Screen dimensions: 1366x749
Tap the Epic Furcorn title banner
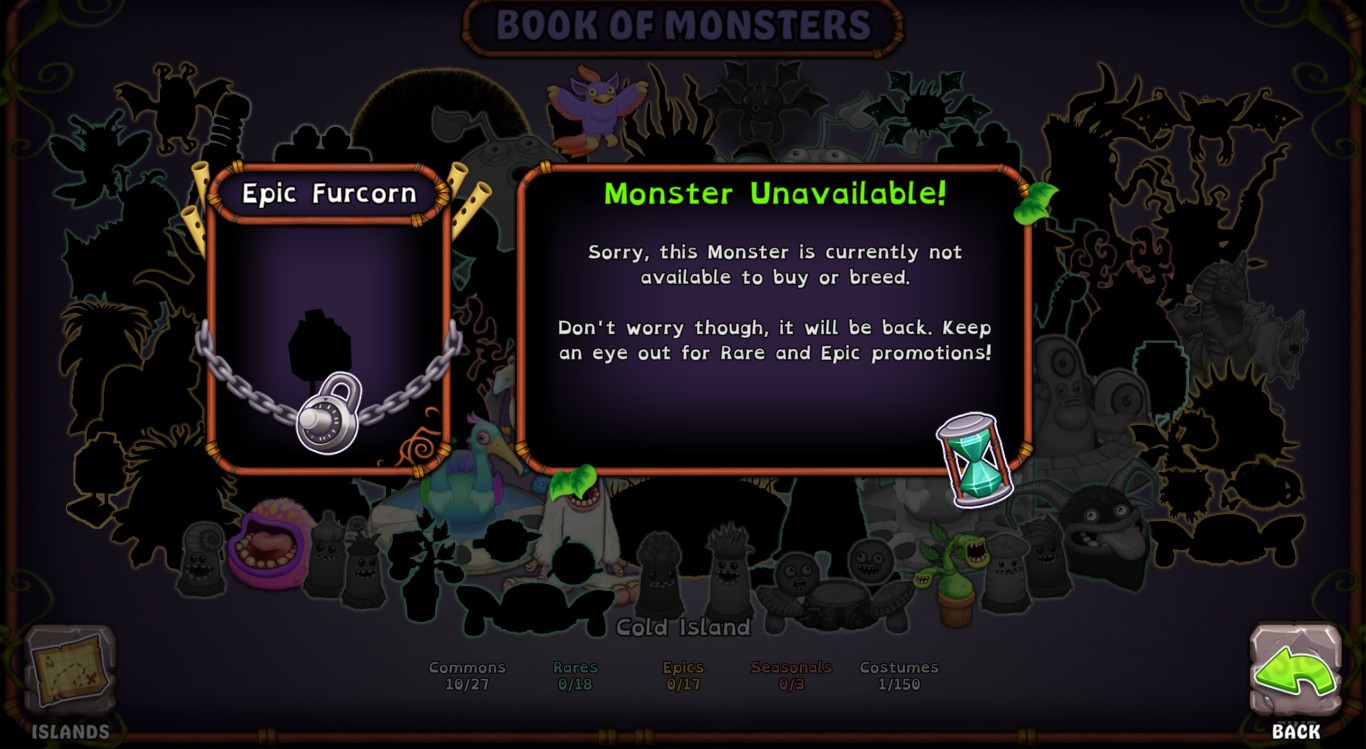325,193
